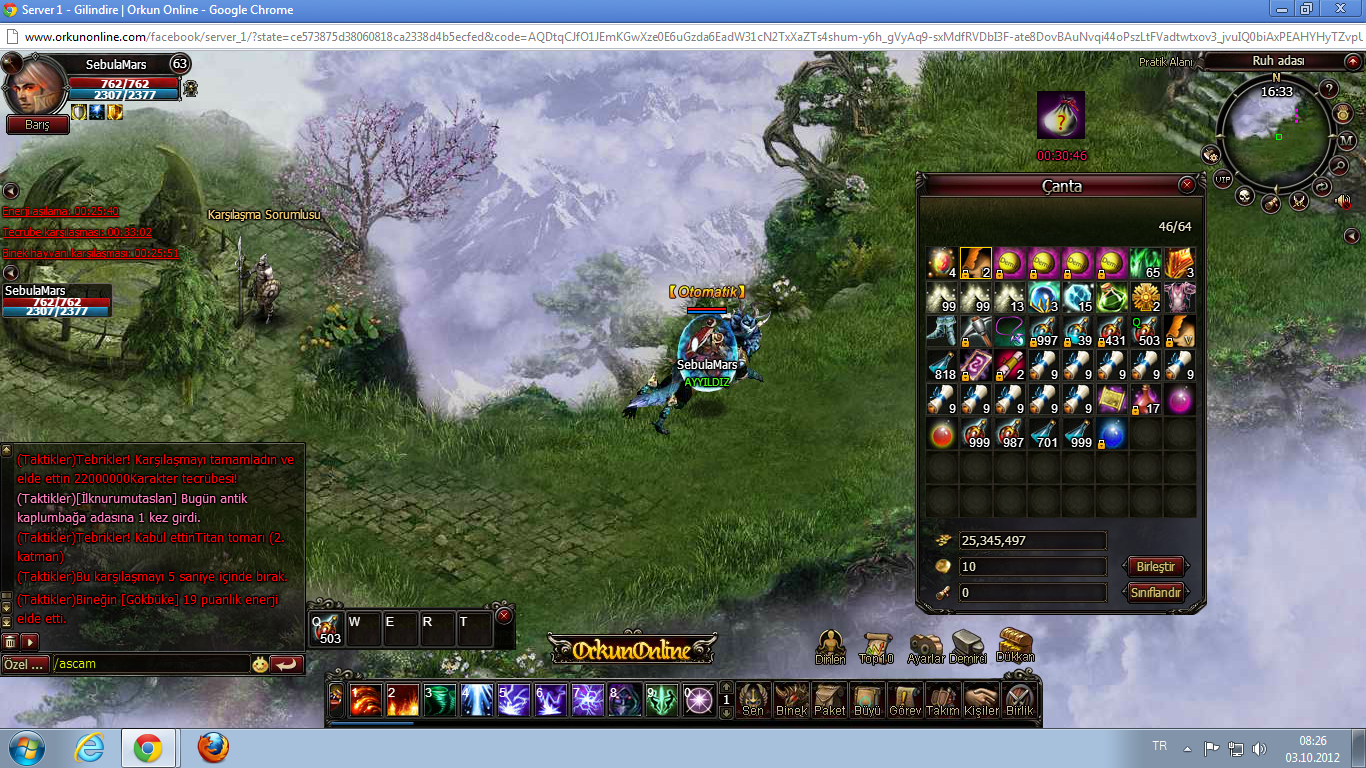Open the minimap help question mark
This screenshot has height=768, width=1366.
coord(1329,89)
